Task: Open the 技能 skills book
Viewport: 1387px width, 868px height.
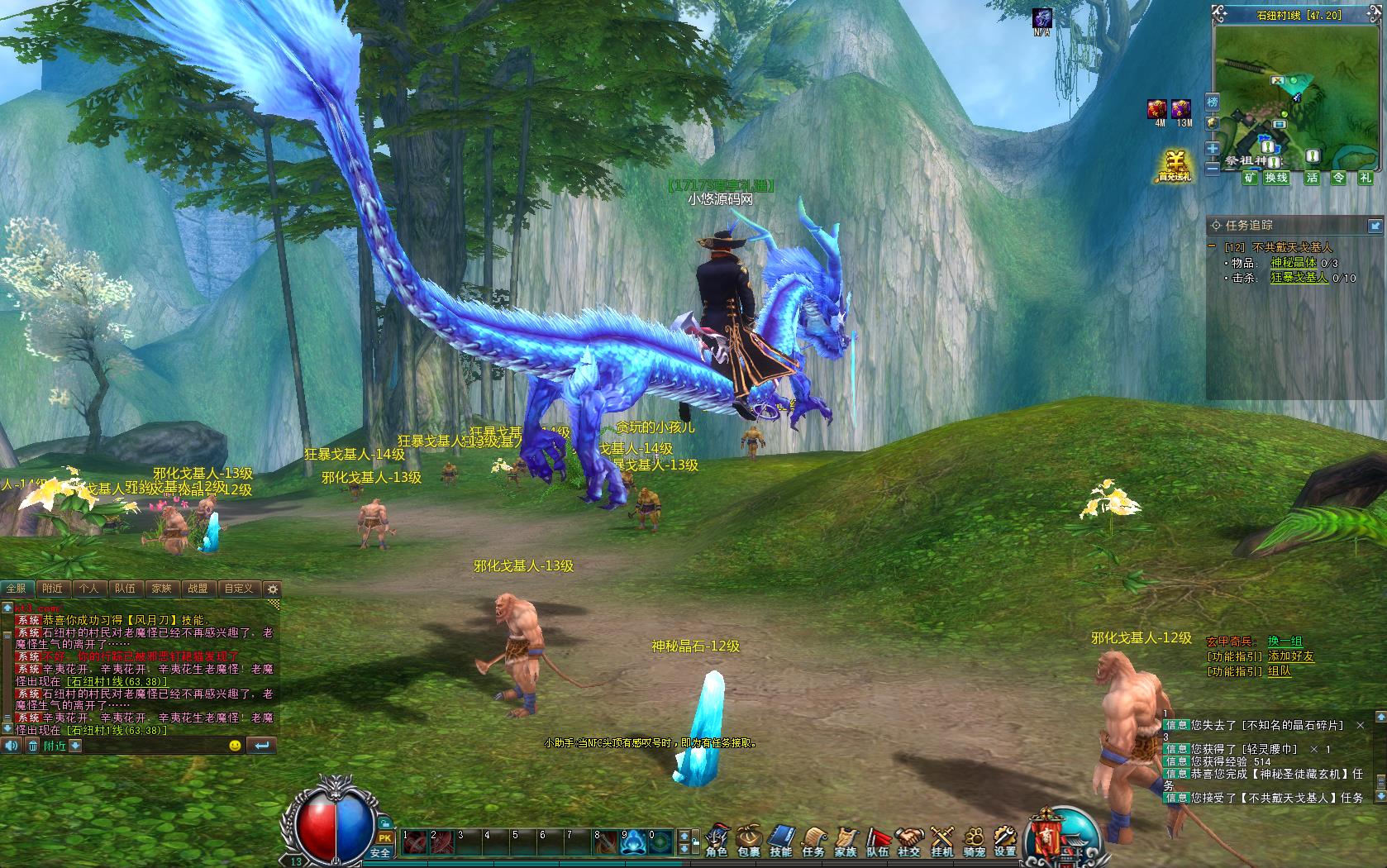Action: (781, 840)
